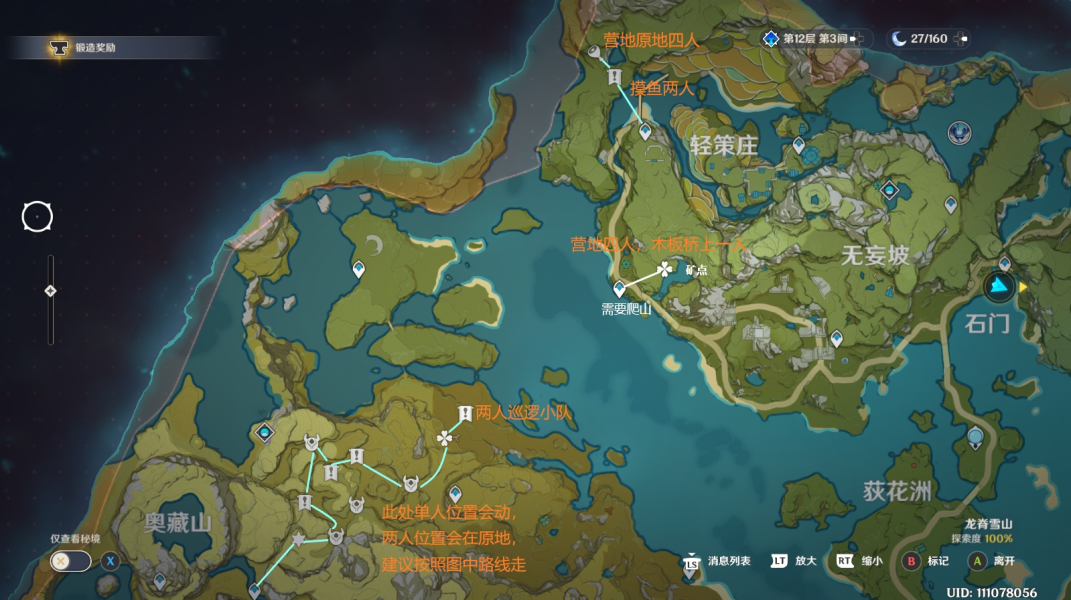Select the exclamation flag marker beside 两人巡逻小队
Screen dimensions: 1071x600
(x=465, y=413)
